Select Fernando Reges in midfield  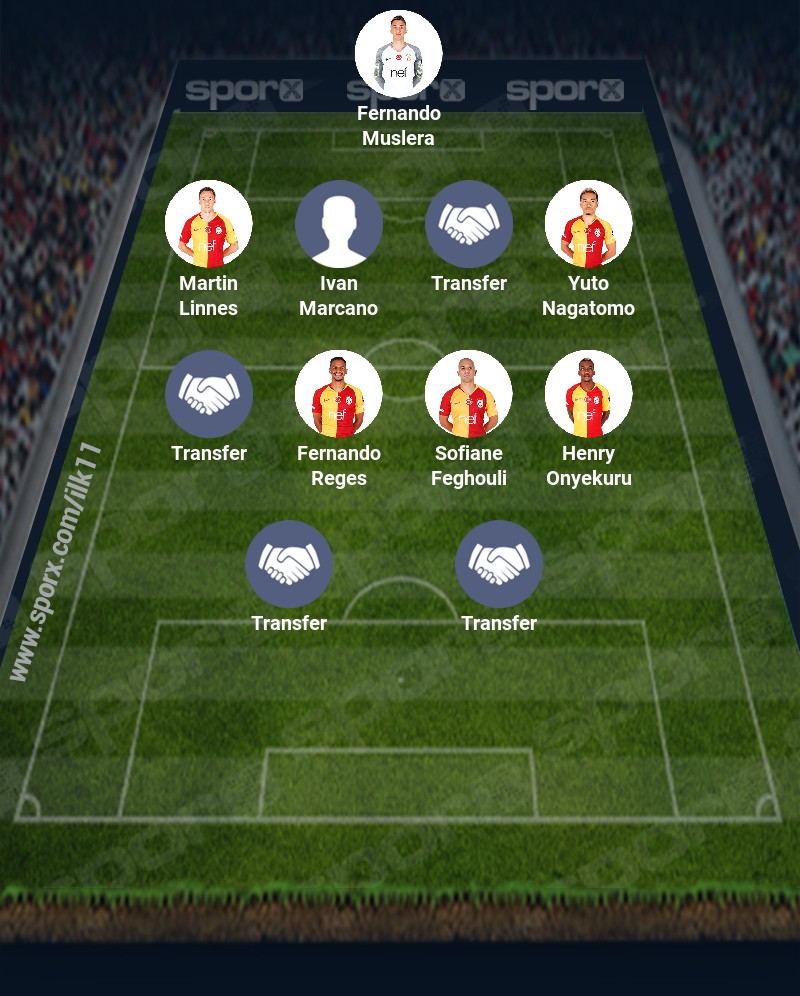338,394
